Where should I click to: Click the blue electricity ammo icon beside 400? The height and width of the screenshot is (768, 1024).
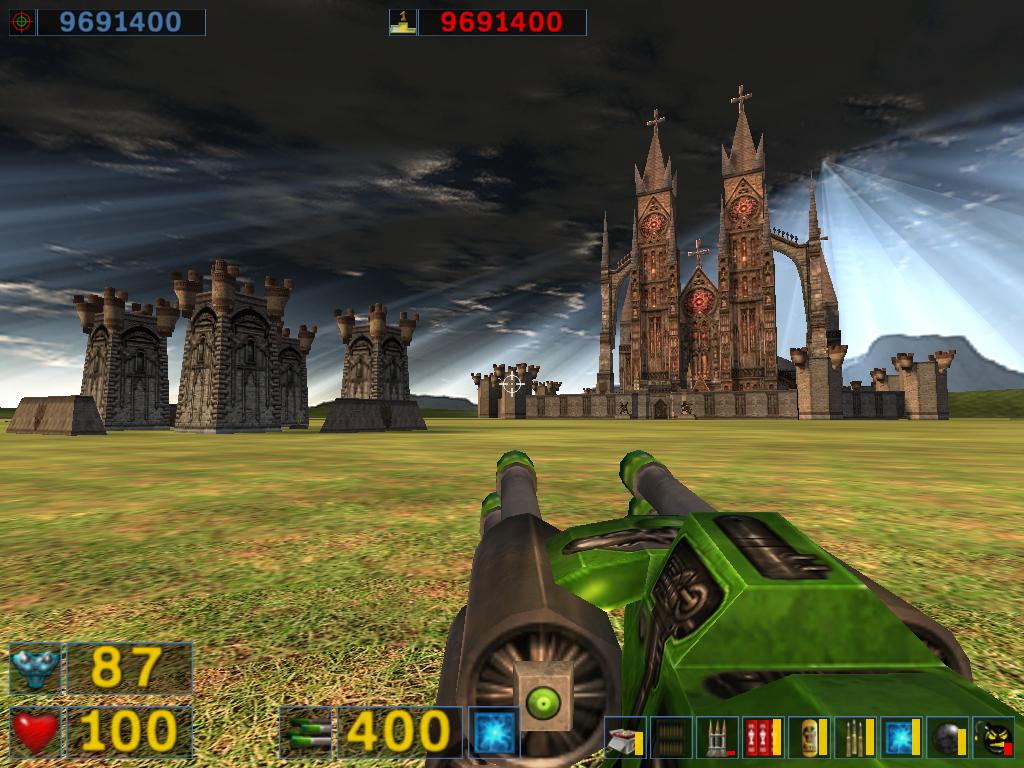494,732
